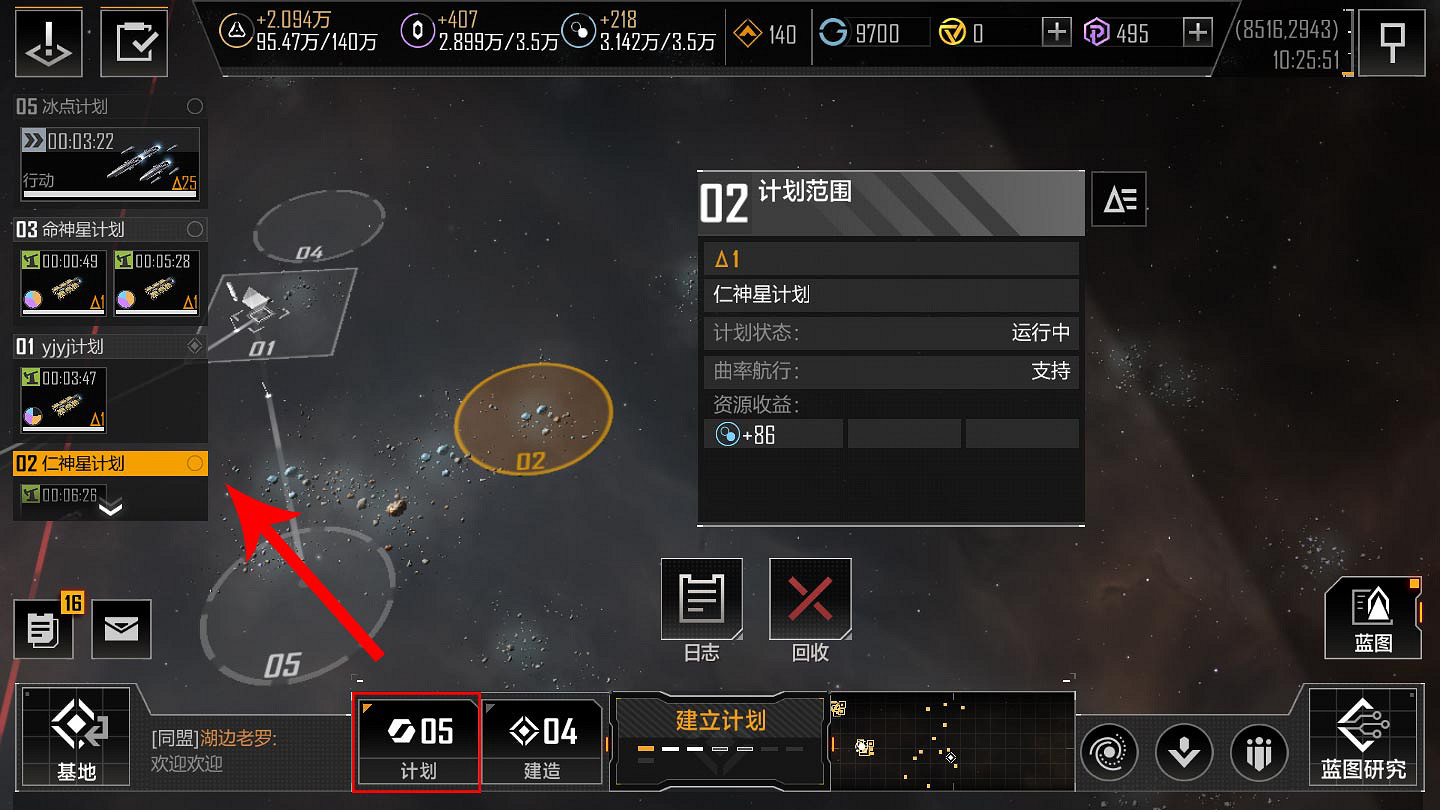Open the checklist icon in top left corner
The width and height of the screenshot is (1440, 810).
[135, 41]
